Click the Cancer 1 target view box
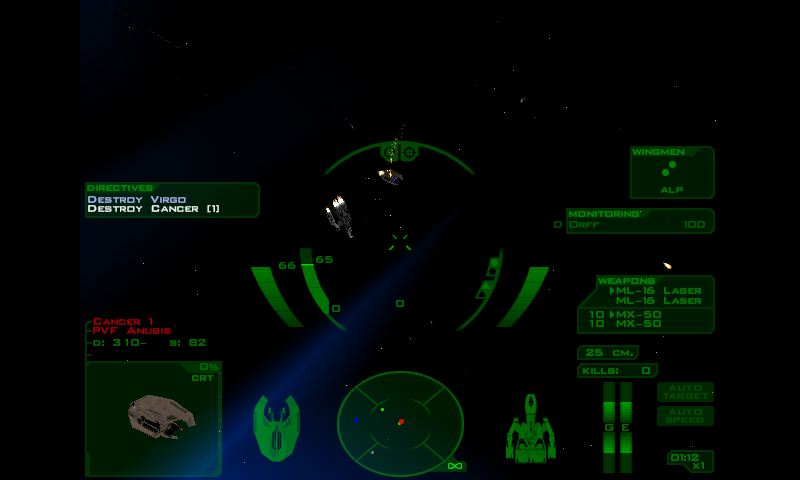The image size is (800, 480). [x=154, y=417]
